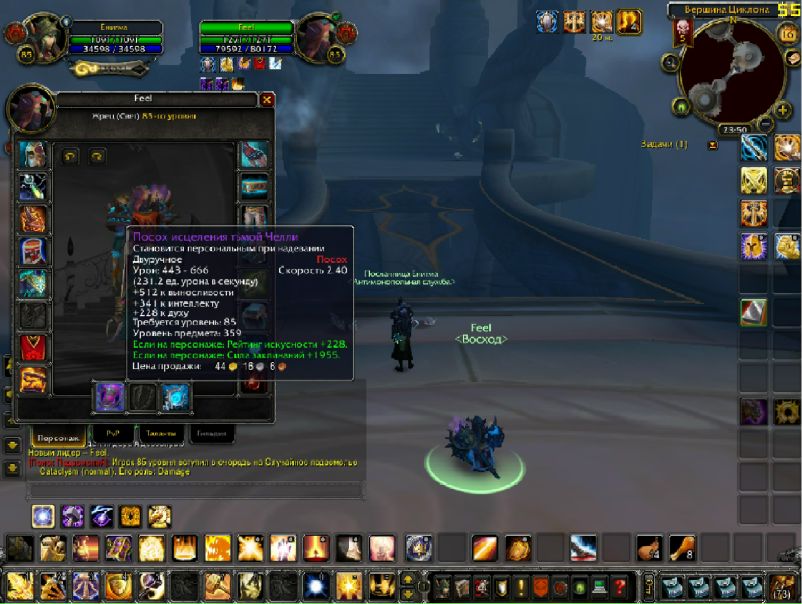
Task: Zoom out the minimap
Action: click(765, 123)
